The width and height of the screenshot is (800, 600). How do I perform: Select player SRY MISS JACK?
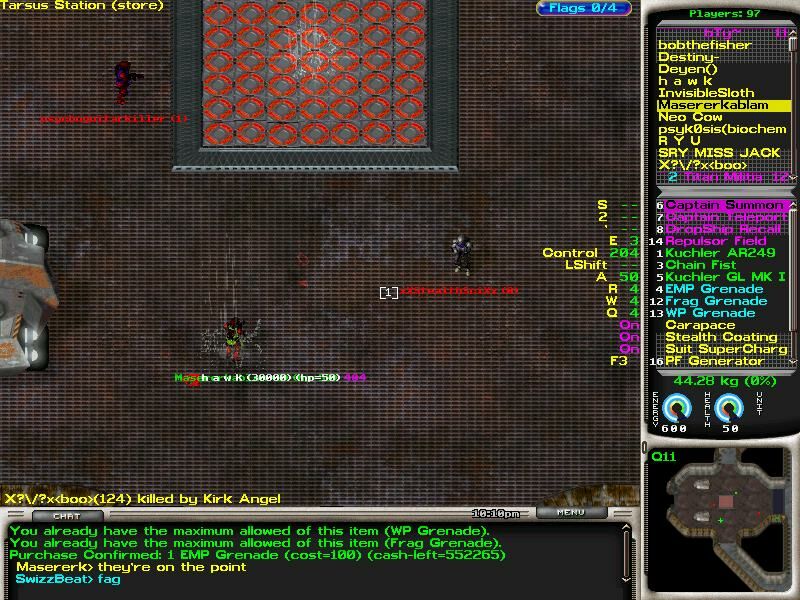[718, 153]
